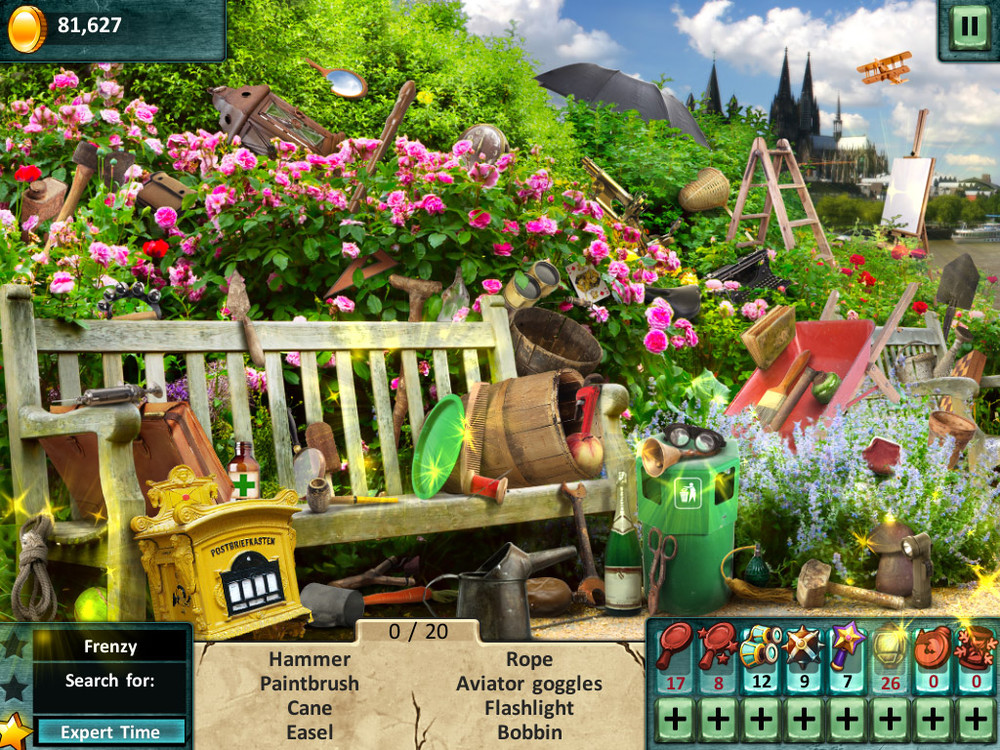Select the orange horn power-up
This screenshot has height=750, width=1000.
tap(932, 647)
